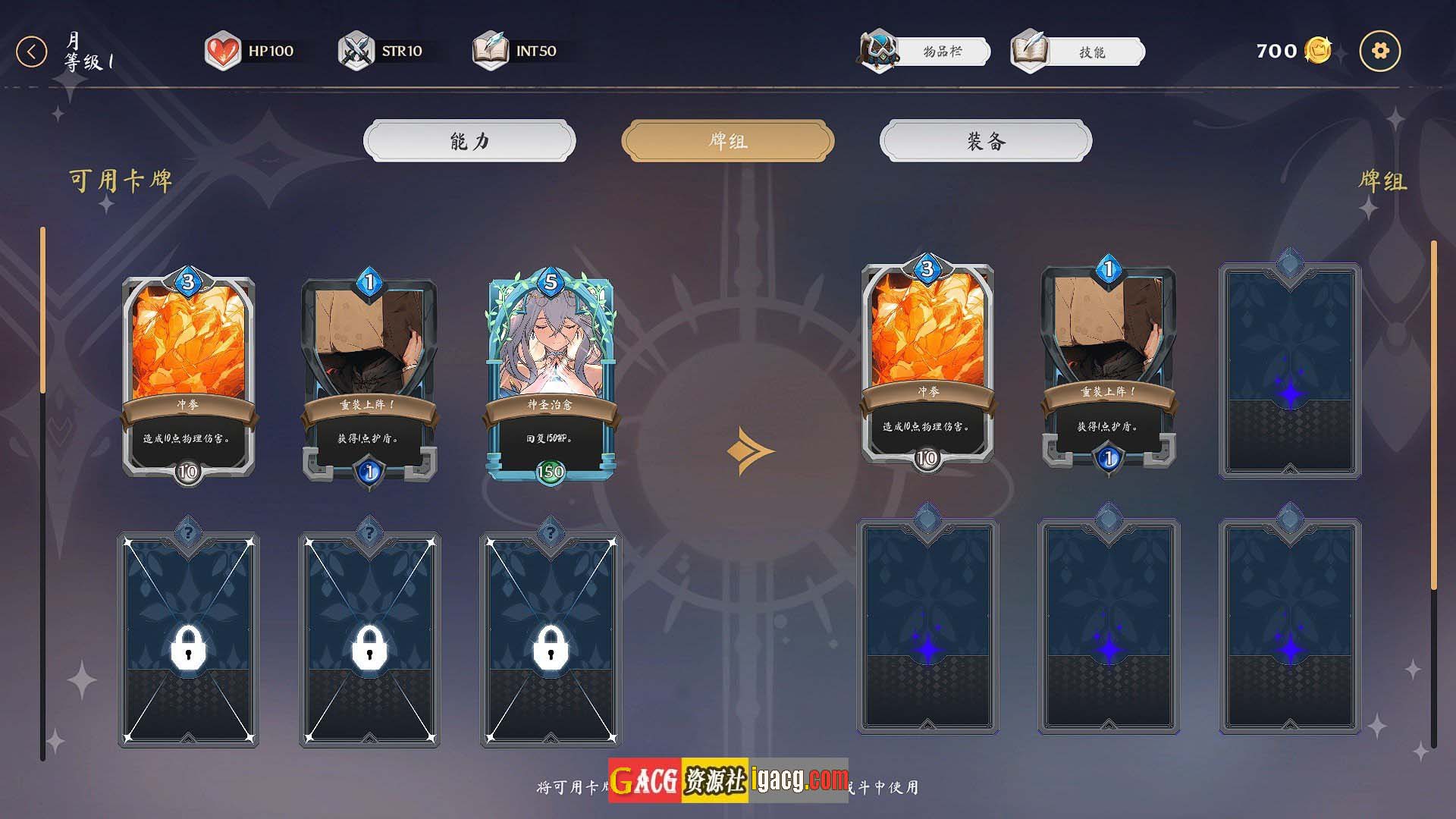Select the 冲拳 card in the 牌组 deck
This screenshot has height=819, width=1456.
(927, 364)
